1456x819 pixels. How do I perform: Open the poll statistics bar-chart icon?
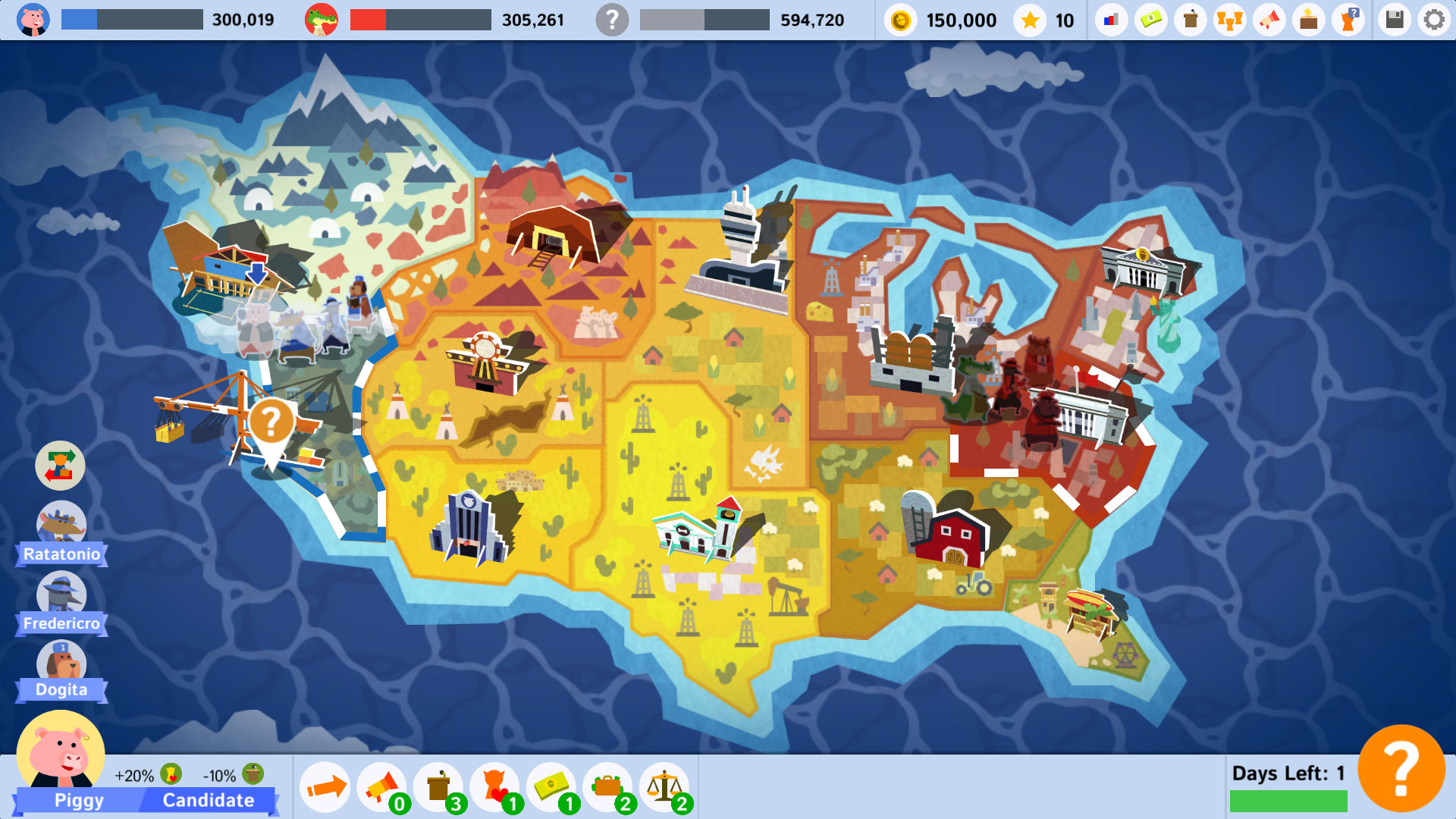(1111, 20)
